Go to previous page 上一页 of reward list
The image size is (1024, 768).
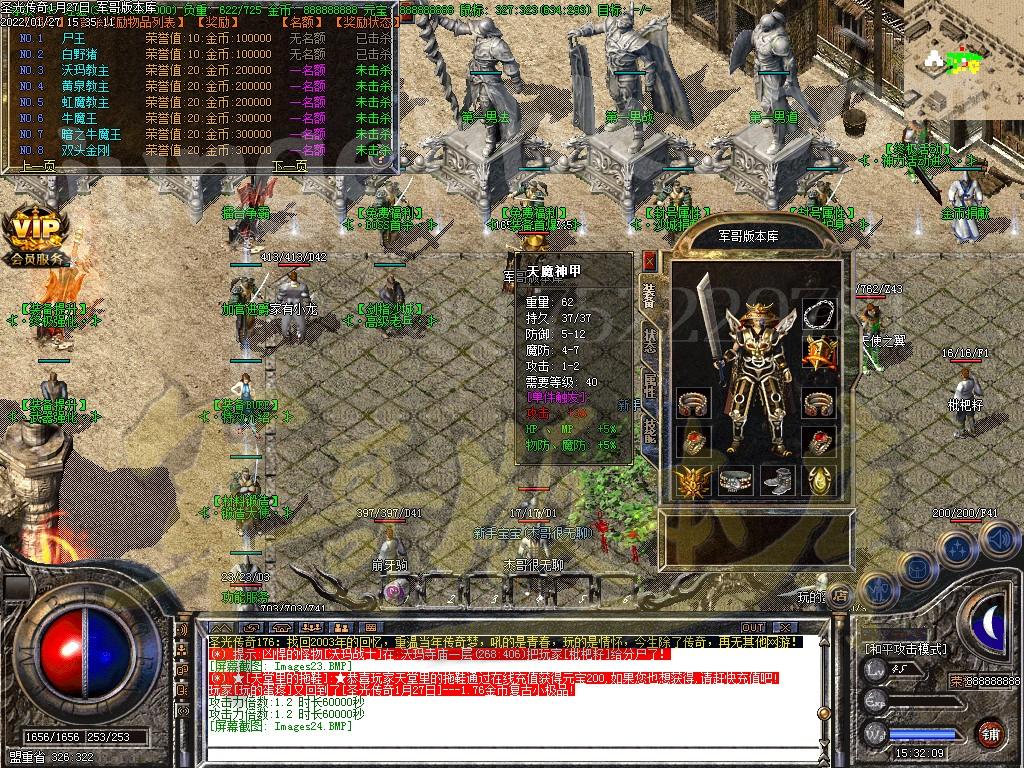tap(36, 166)
